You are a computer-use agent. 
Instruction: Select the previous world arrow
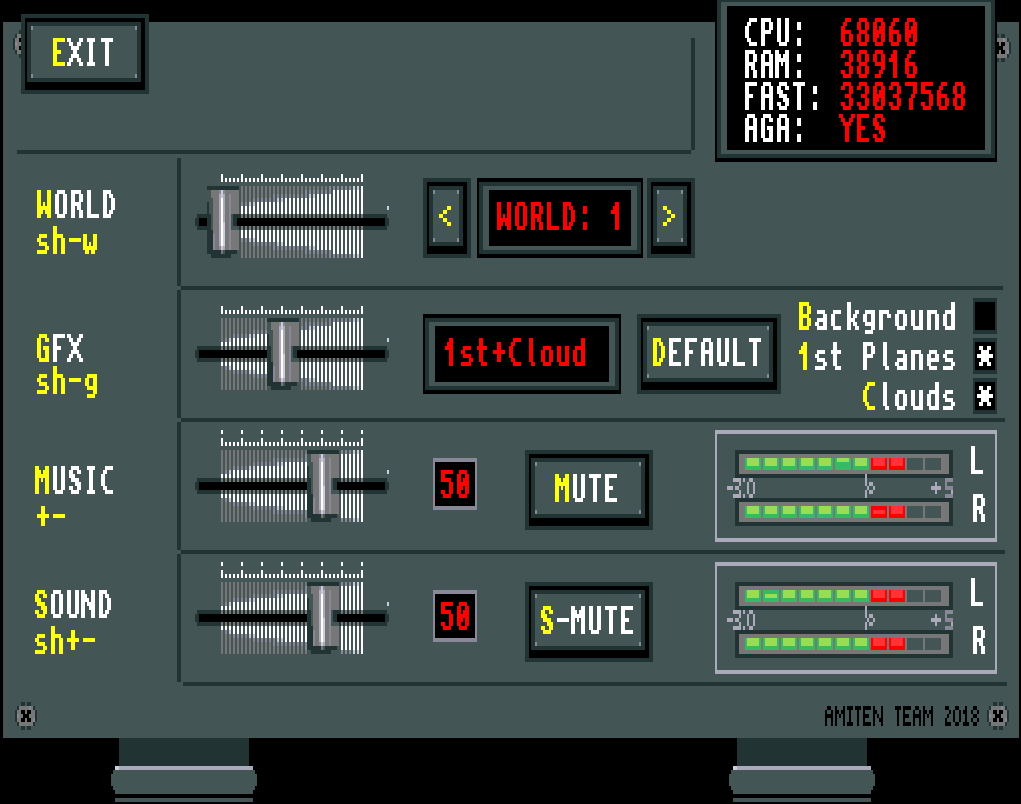[x=446, y=217]
